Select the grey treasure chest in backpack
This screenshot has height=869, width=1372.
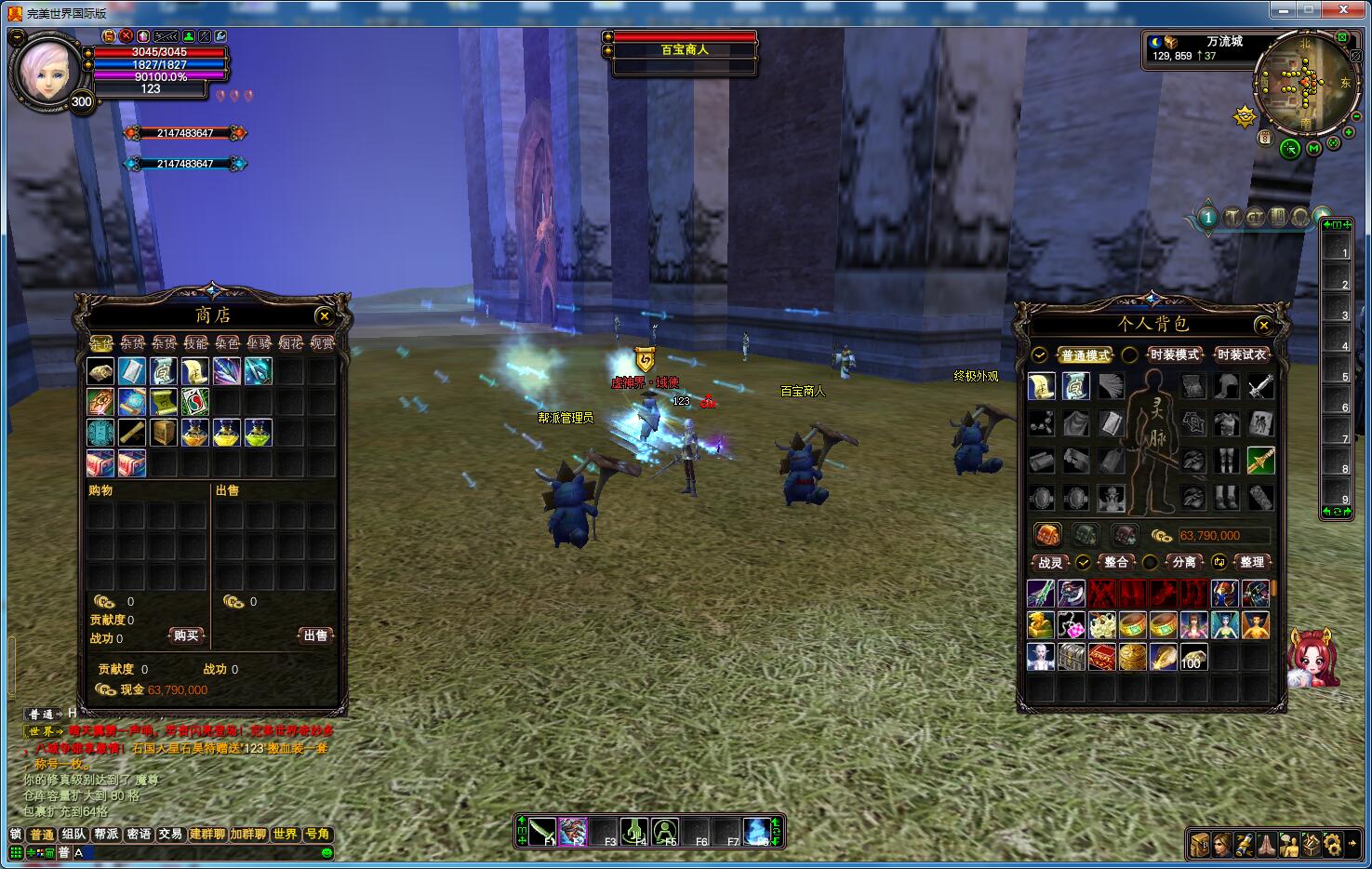click(x=1071, y=657)
